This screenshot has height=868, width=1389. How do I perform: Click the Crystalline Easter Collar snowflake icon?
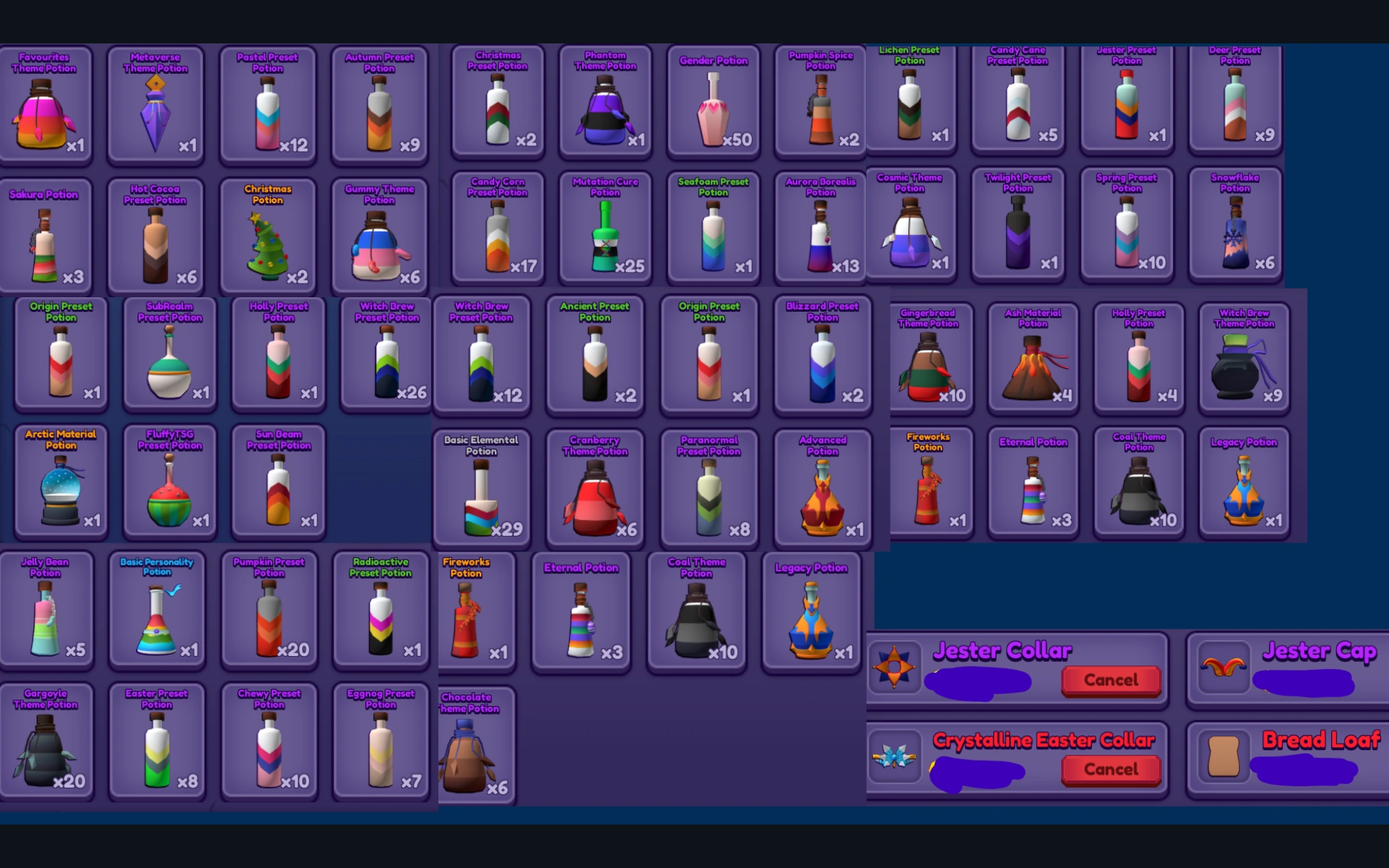(895, 758)
